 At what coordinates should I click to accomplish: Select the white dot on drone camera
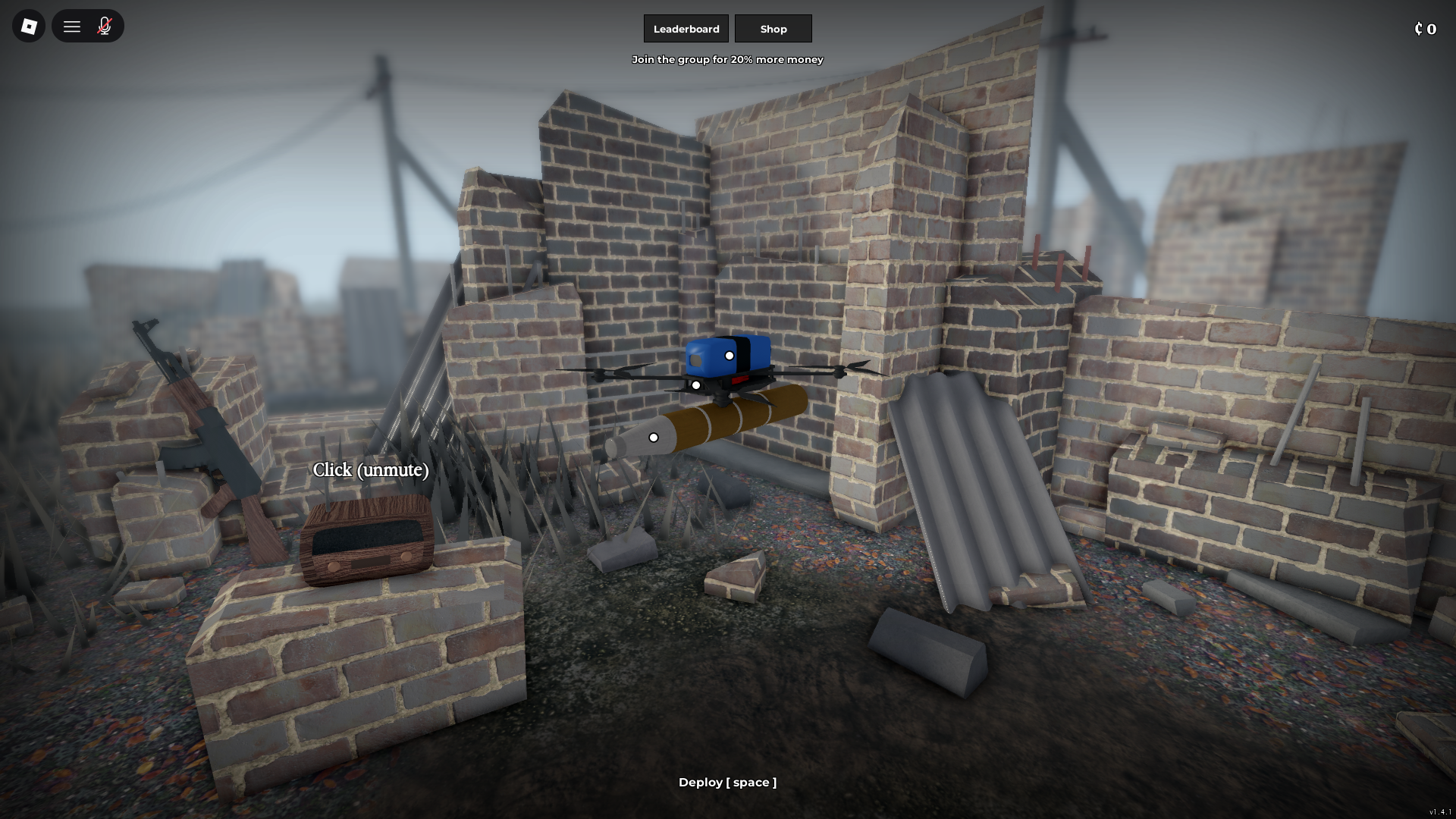click(x=730, y=354)
